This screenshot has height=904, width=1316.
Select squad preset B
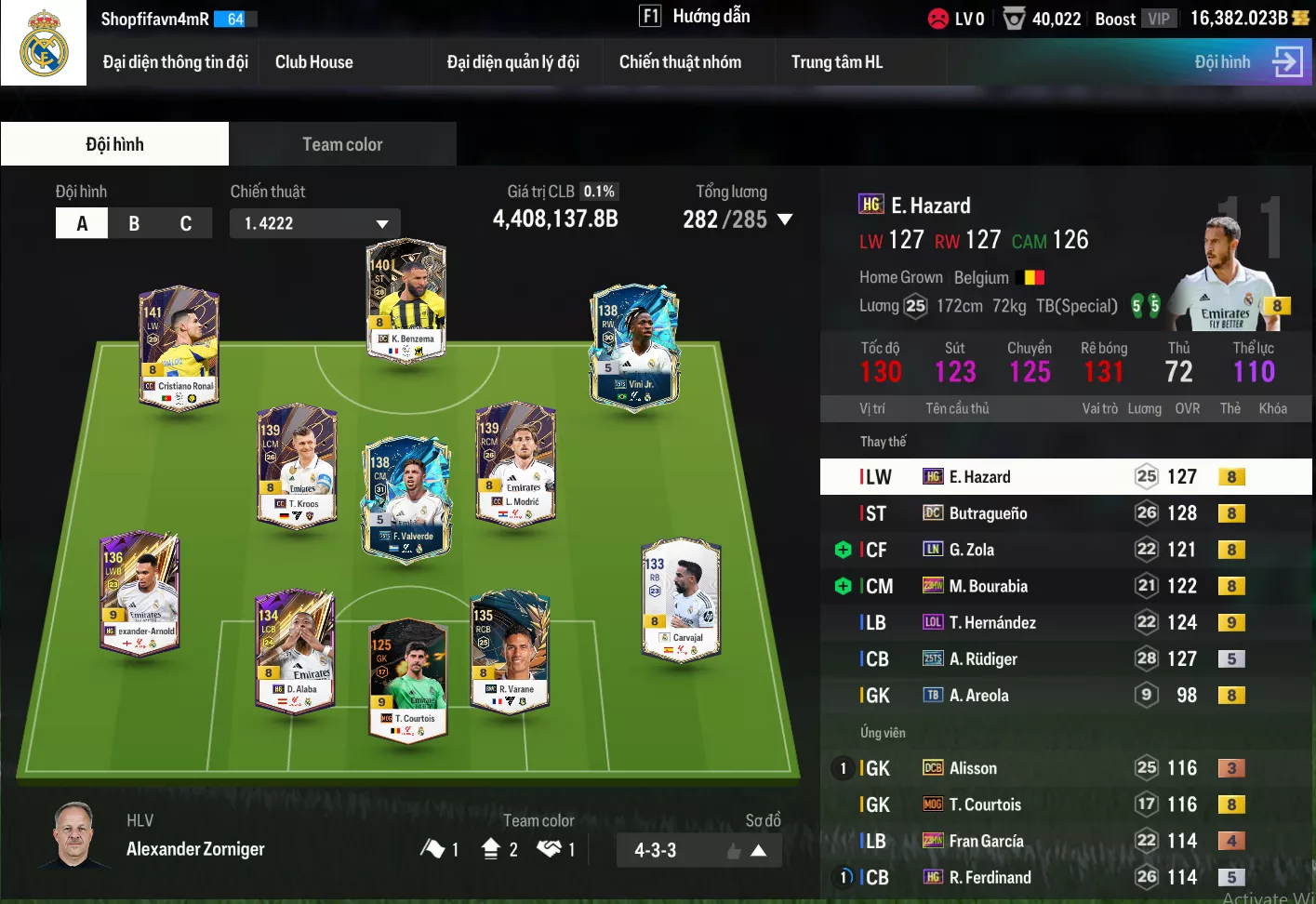tap(134, 223)
